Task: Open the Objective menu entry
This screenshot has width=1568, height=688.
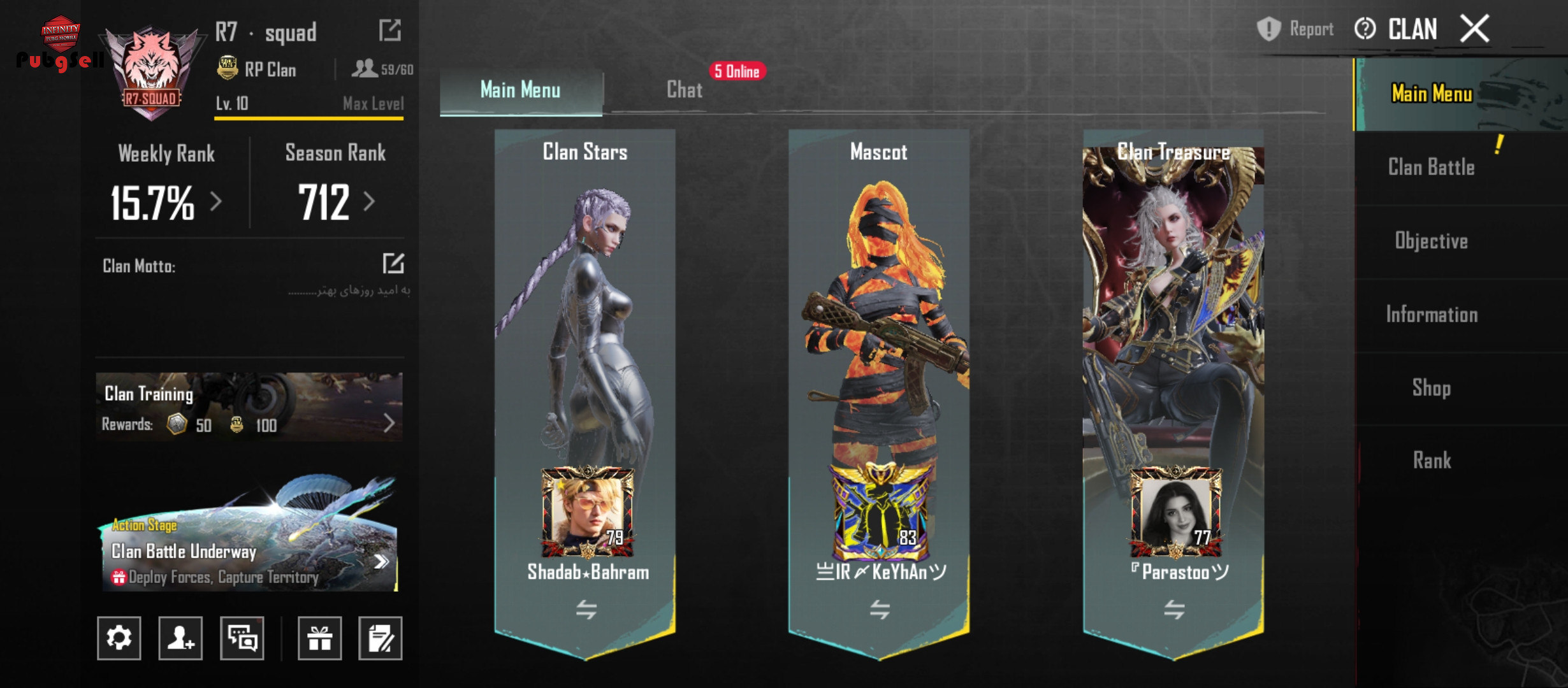Action: 1431,241
